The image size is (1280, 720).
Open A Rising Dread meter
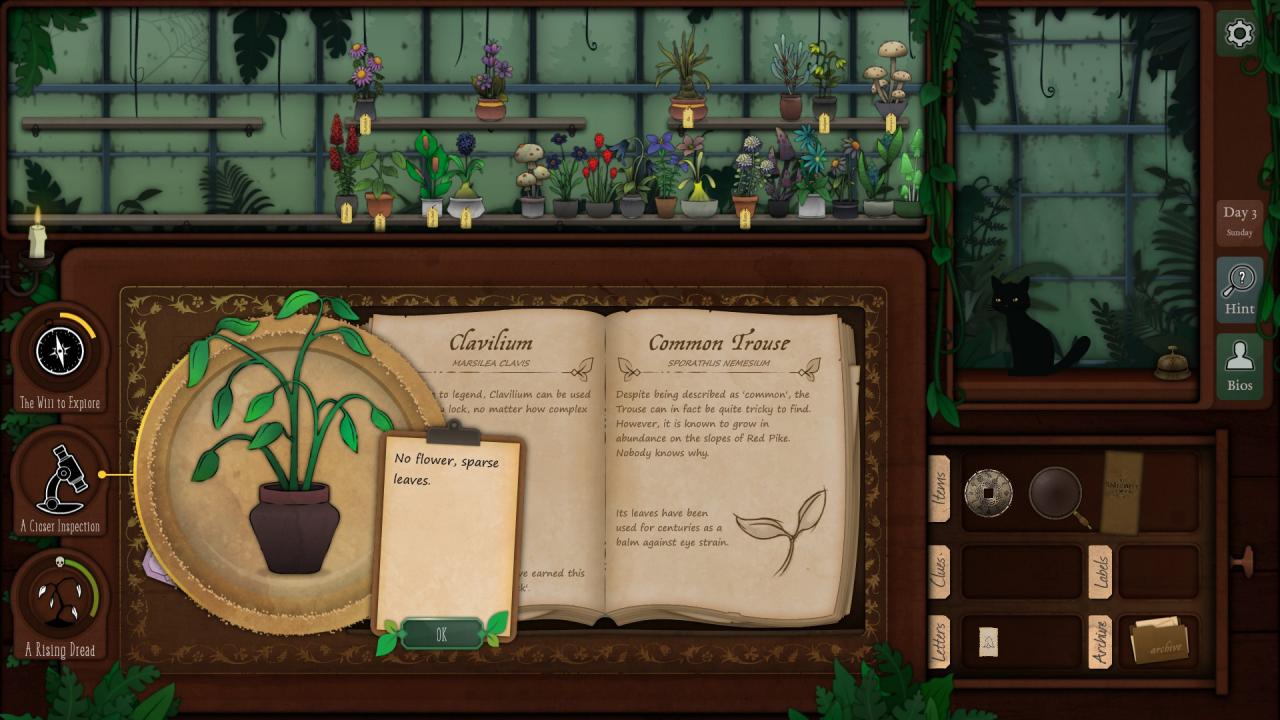click(x=60, y=599)
